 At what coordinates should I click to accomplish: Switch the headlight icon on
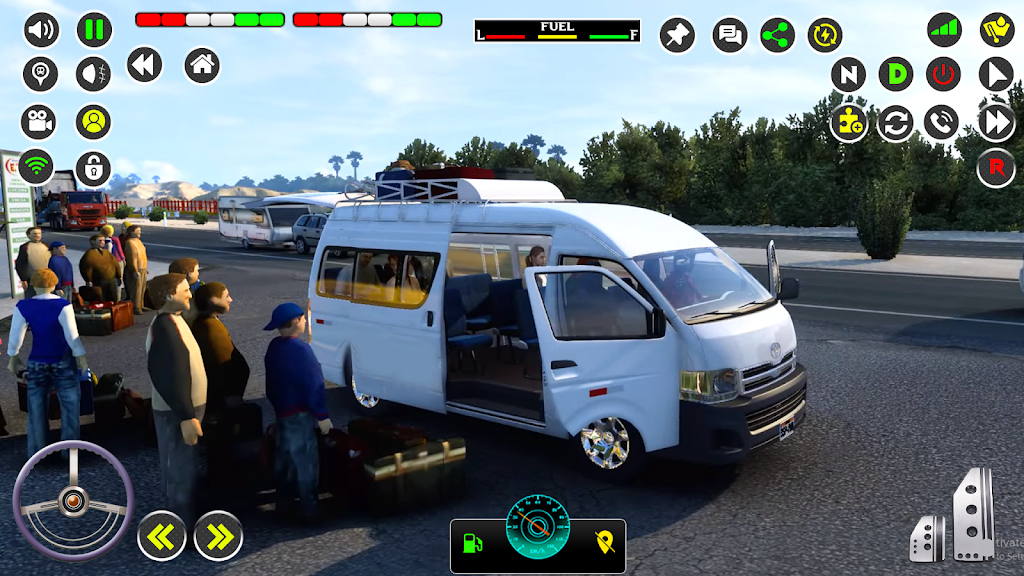pos(94,73)
